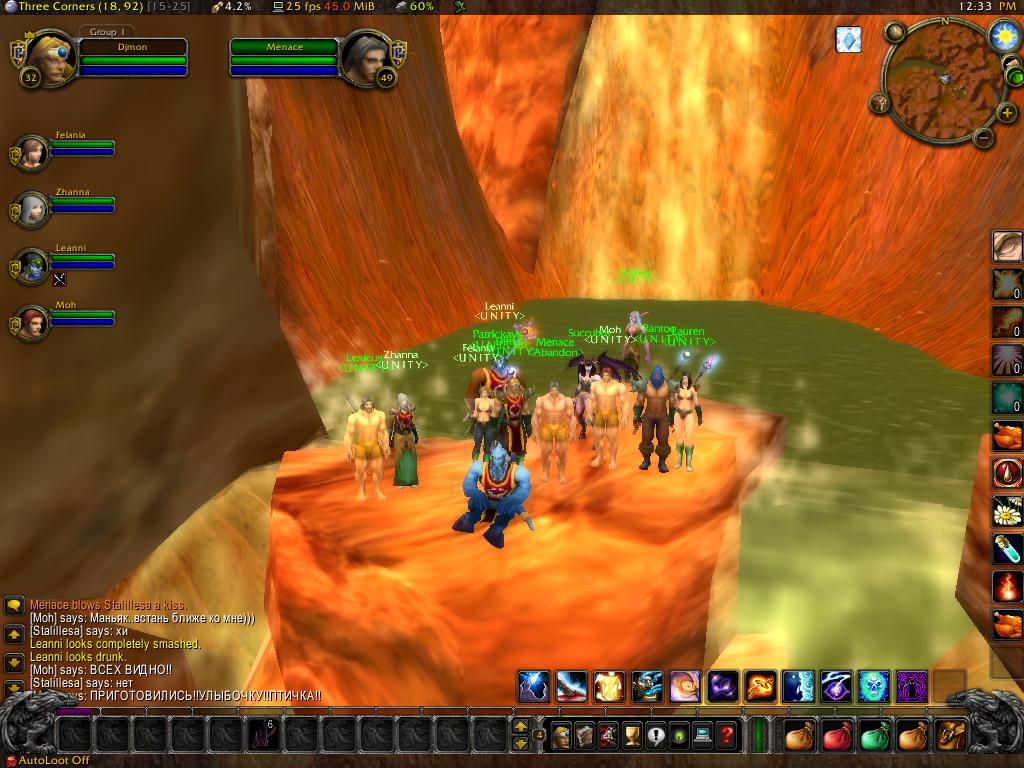Image resolution: width=1024 pixels, height=768 pixels.
Task: Open the red bag
Action: [836, 736]
